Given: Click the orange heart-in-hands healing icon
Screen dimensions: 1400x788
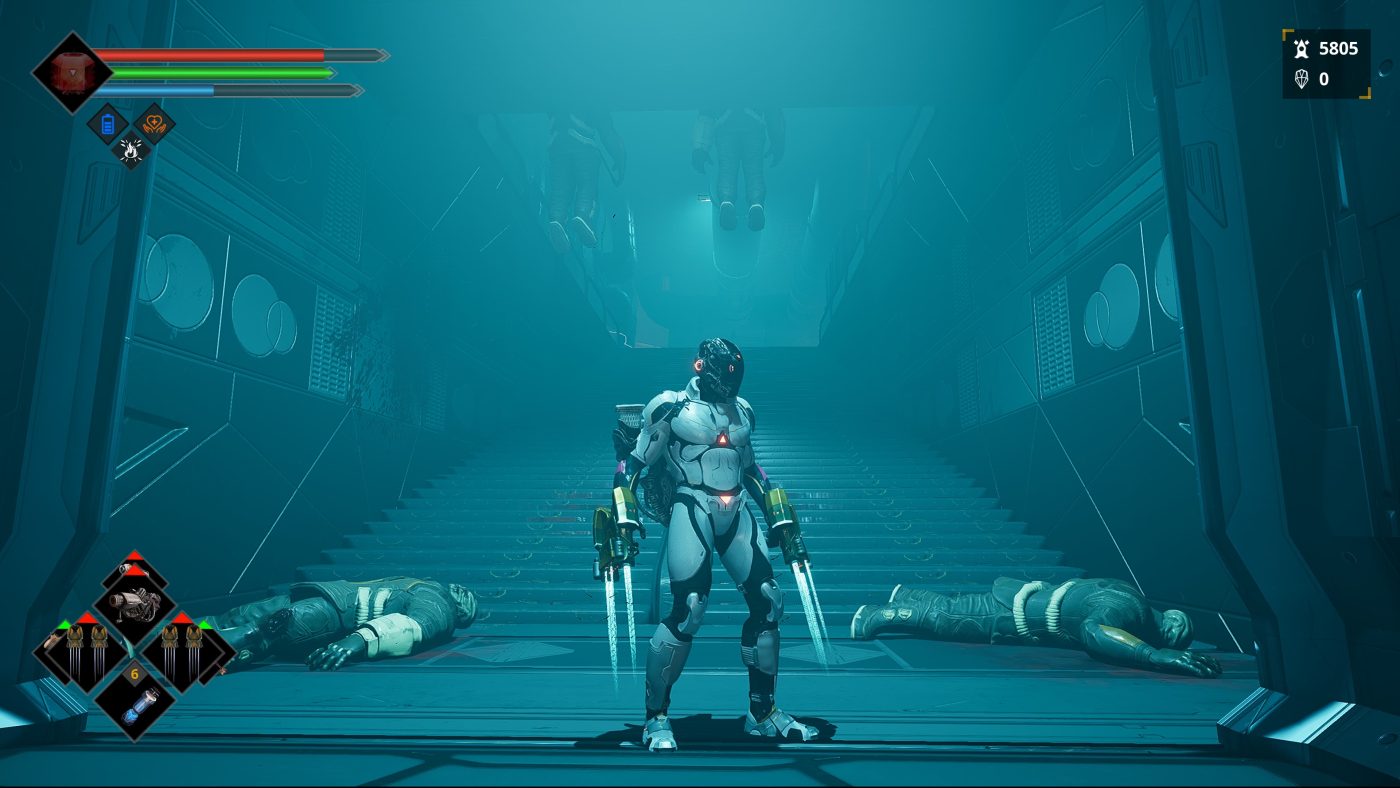Looking at the screenshot, I should click(154, 124).
